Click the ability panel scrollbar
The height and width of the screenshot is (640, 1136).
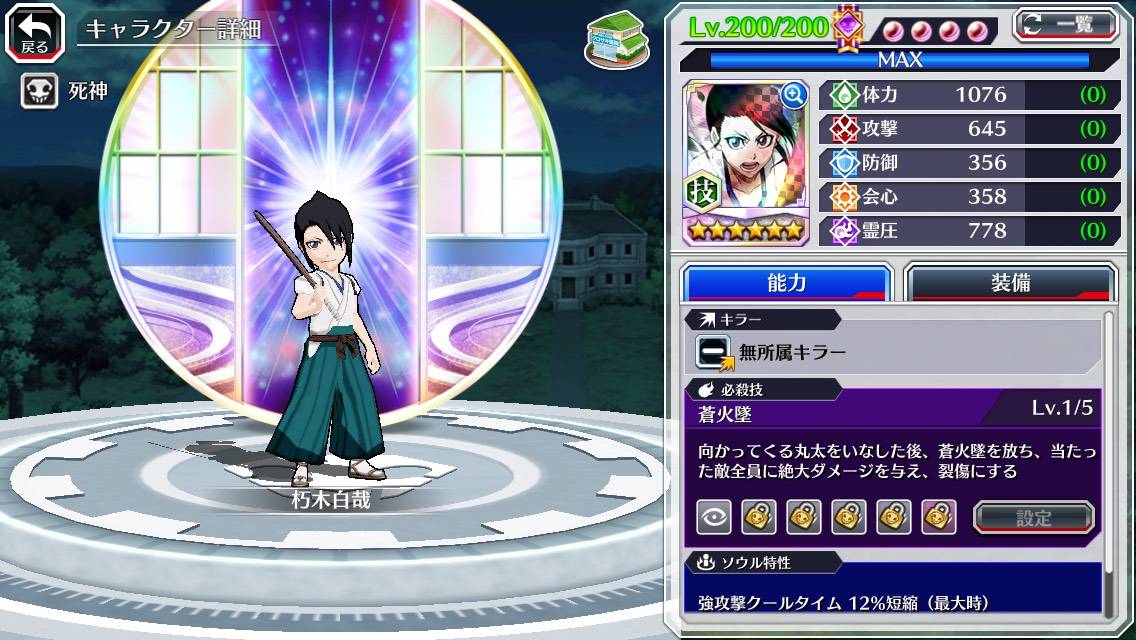click(1108, 460)
